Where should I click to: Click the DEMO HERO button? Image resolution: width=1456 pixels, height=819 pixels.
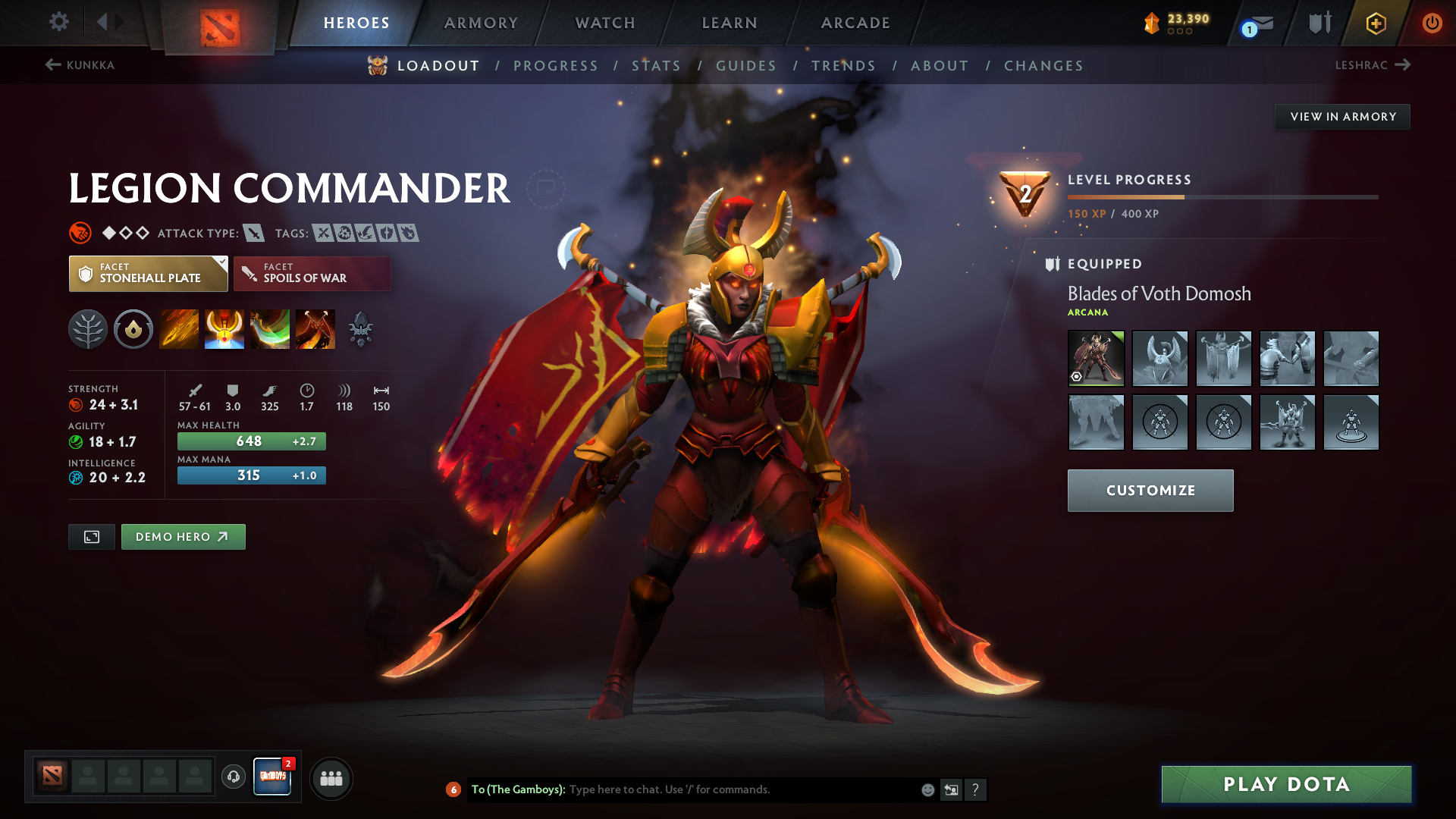[x=183, y=536]
